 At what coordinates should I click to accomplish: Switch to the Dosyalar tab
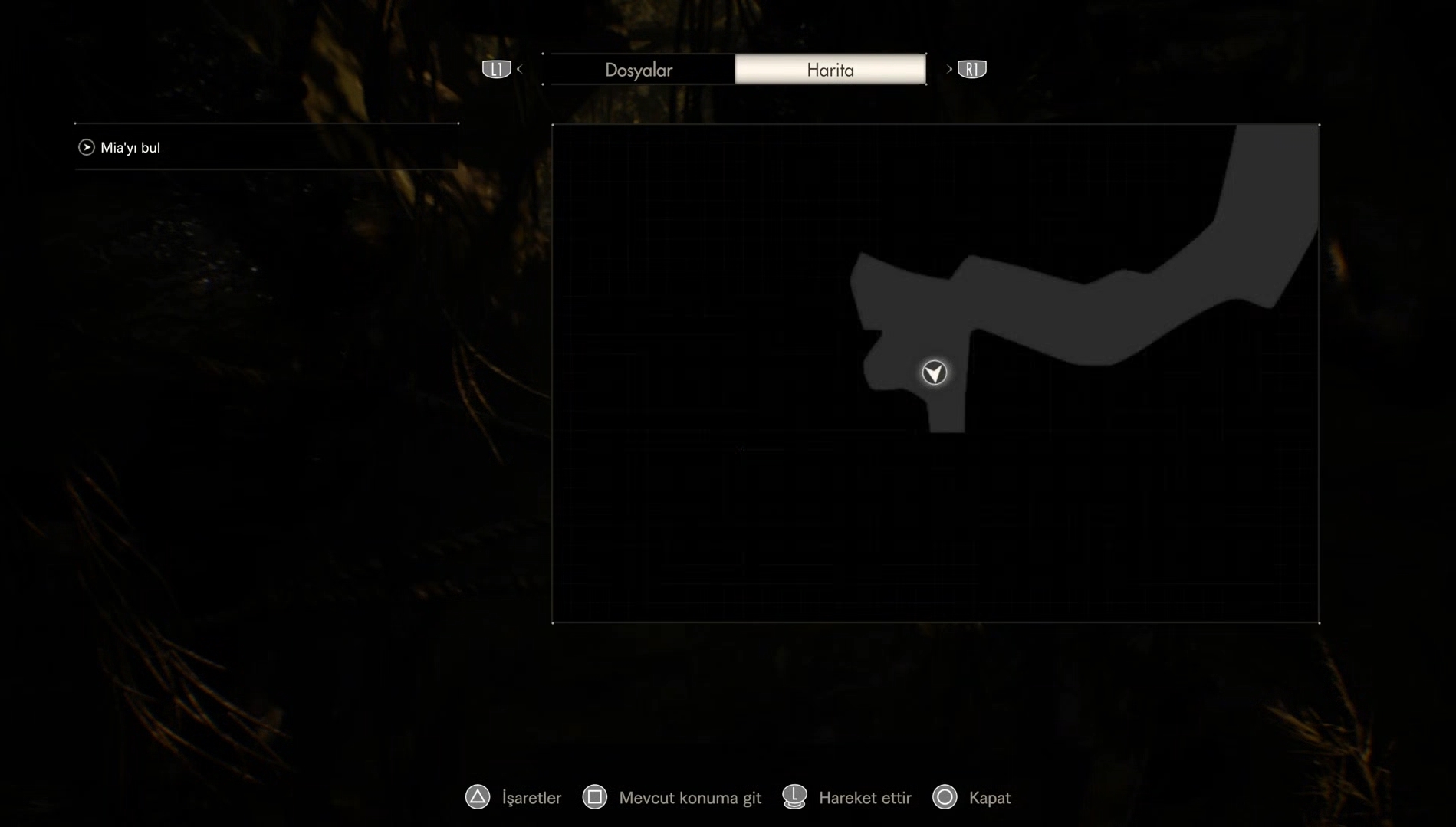coord(639,70)
